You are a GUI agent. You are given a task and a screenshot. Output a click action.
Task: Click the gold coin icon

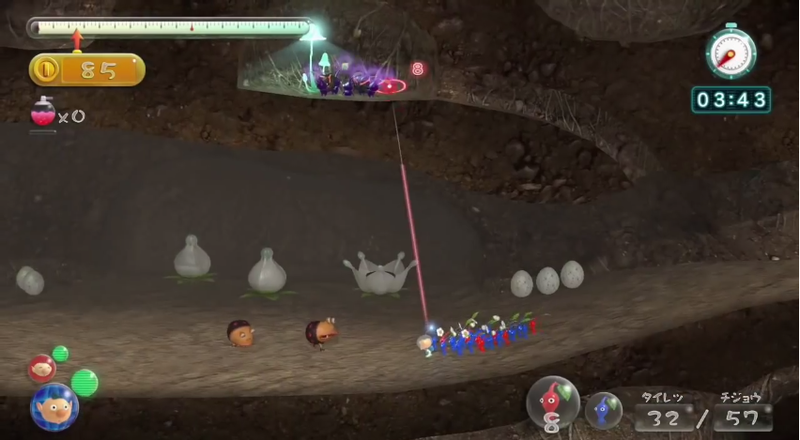click(x=45, y=70)
